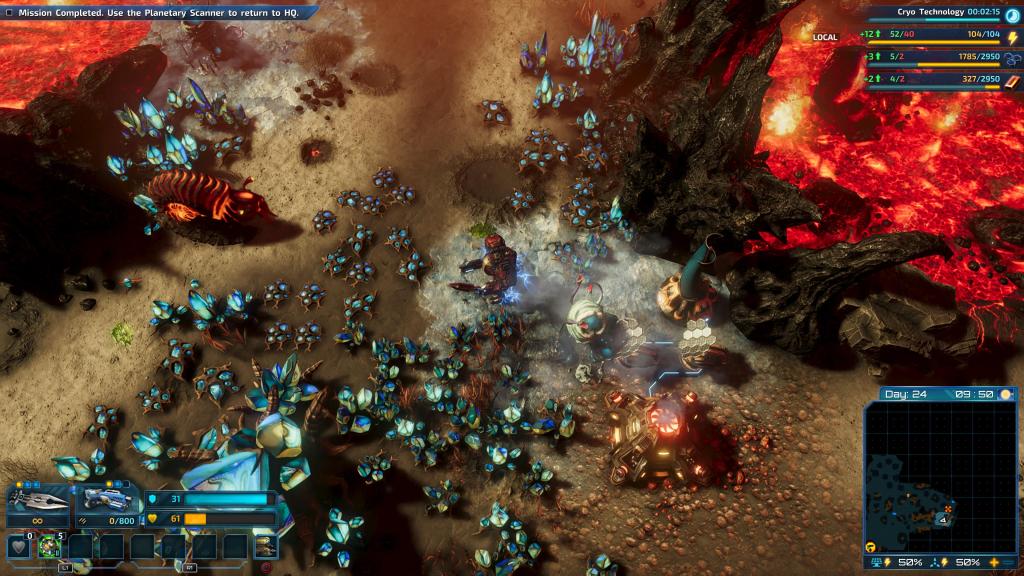Viewport: 1024px width, 576px height.
Task: Click the energy lightning bolt resource icon
Action: pyautogui.click(x=1012, y=37)
